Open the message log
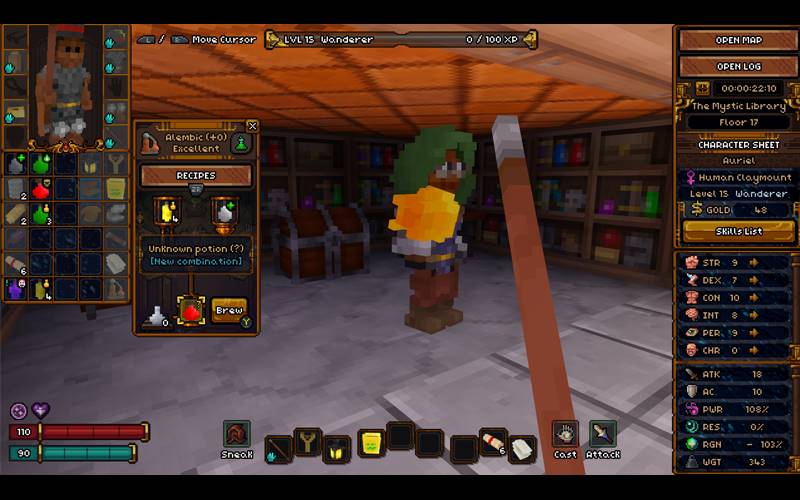The width and height of the screenshot is (800, 500). [x=738, y=67]
